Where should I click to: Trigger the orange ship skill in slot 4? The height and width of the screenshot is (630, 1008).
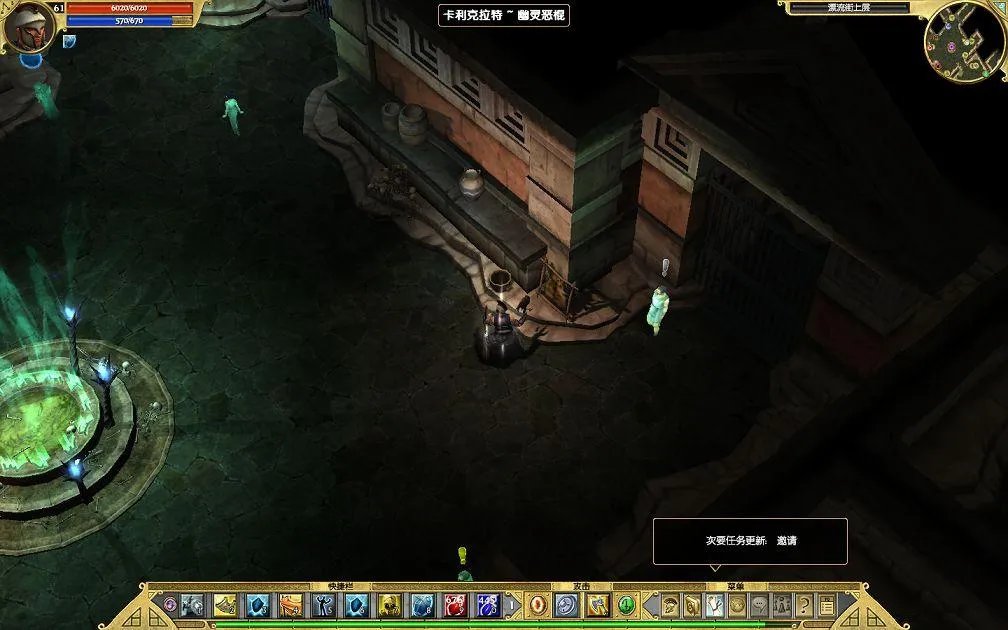290,605
